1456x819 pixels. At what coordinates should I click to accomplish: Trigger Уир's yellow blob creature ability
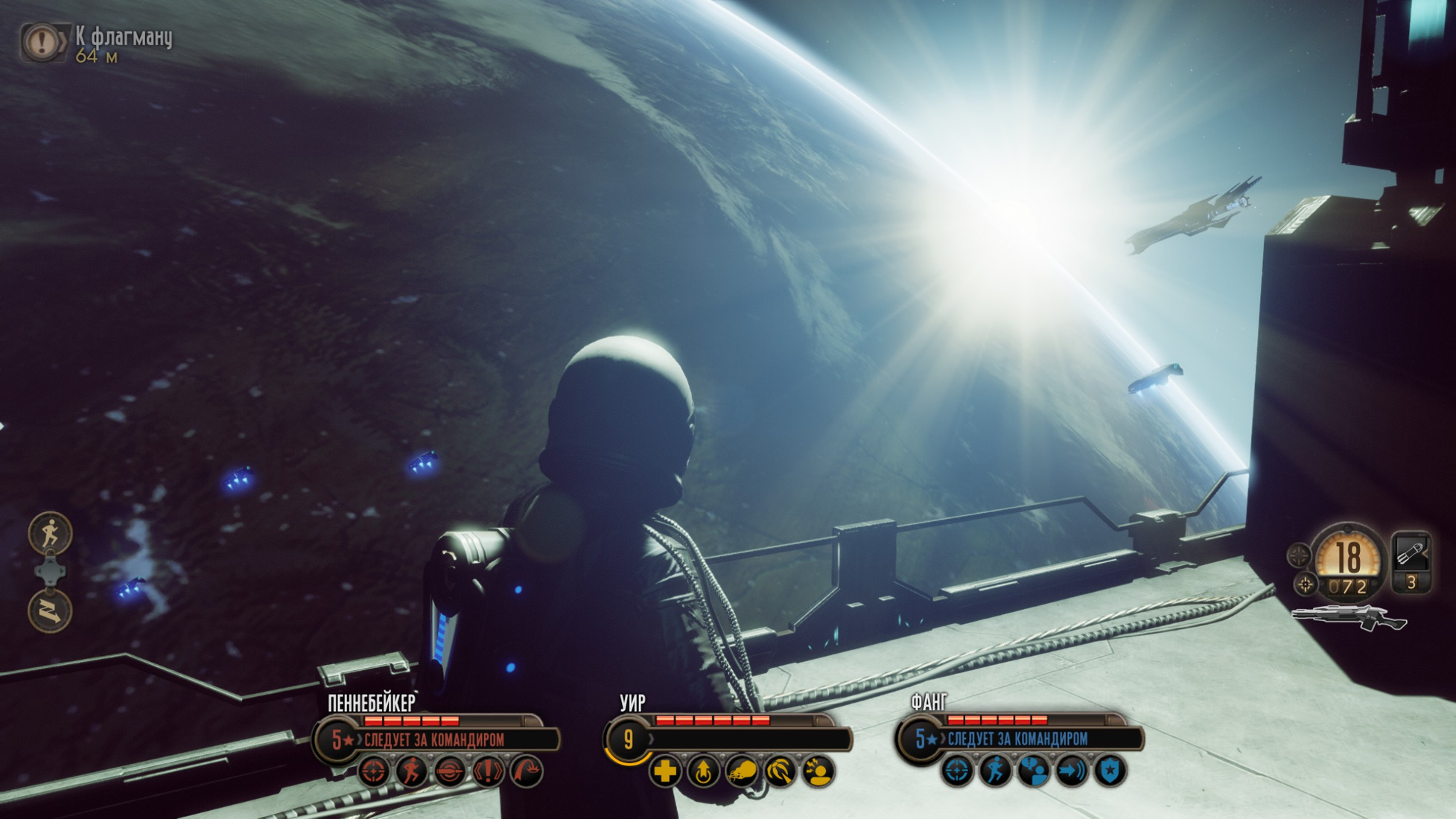click(742, 772)
